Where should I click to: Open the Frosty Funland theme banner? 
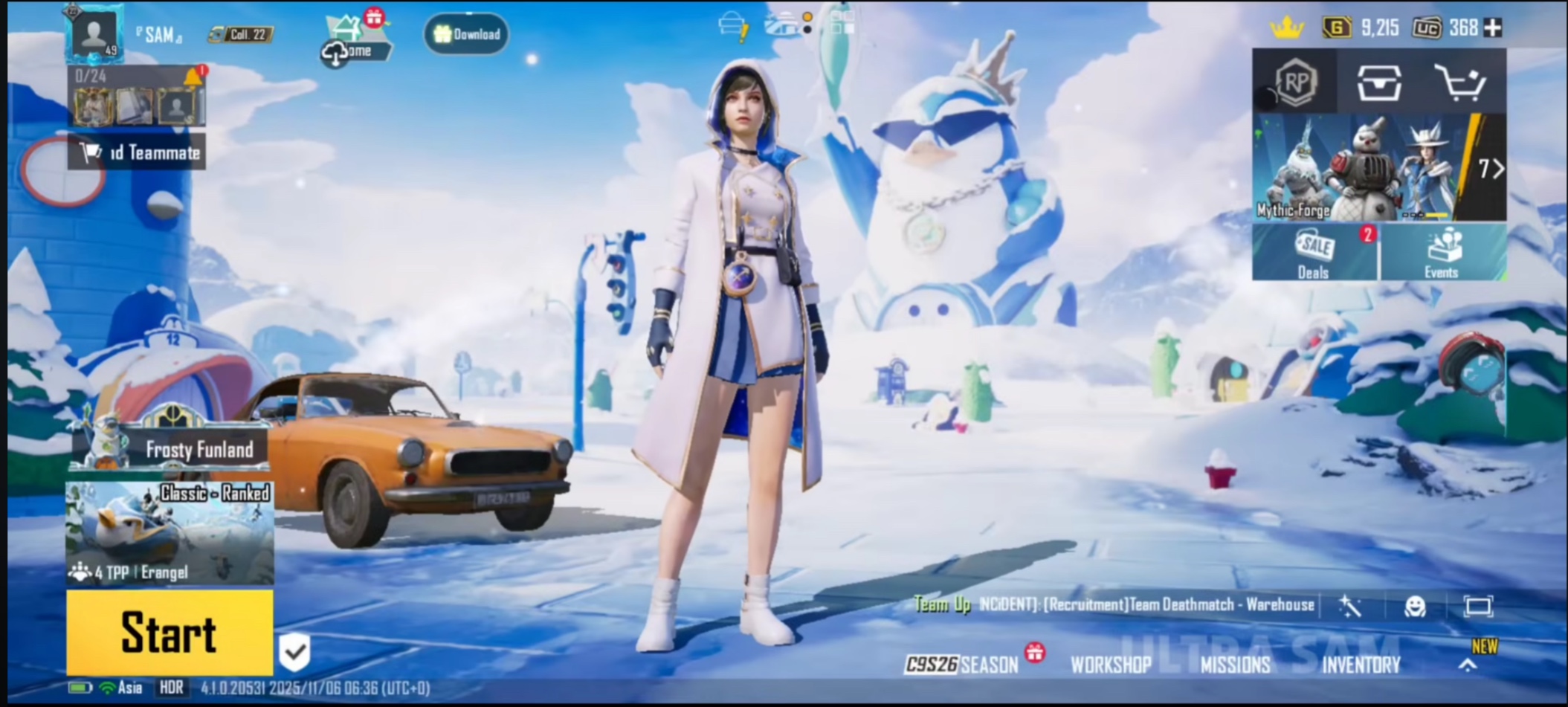(171, 448)
